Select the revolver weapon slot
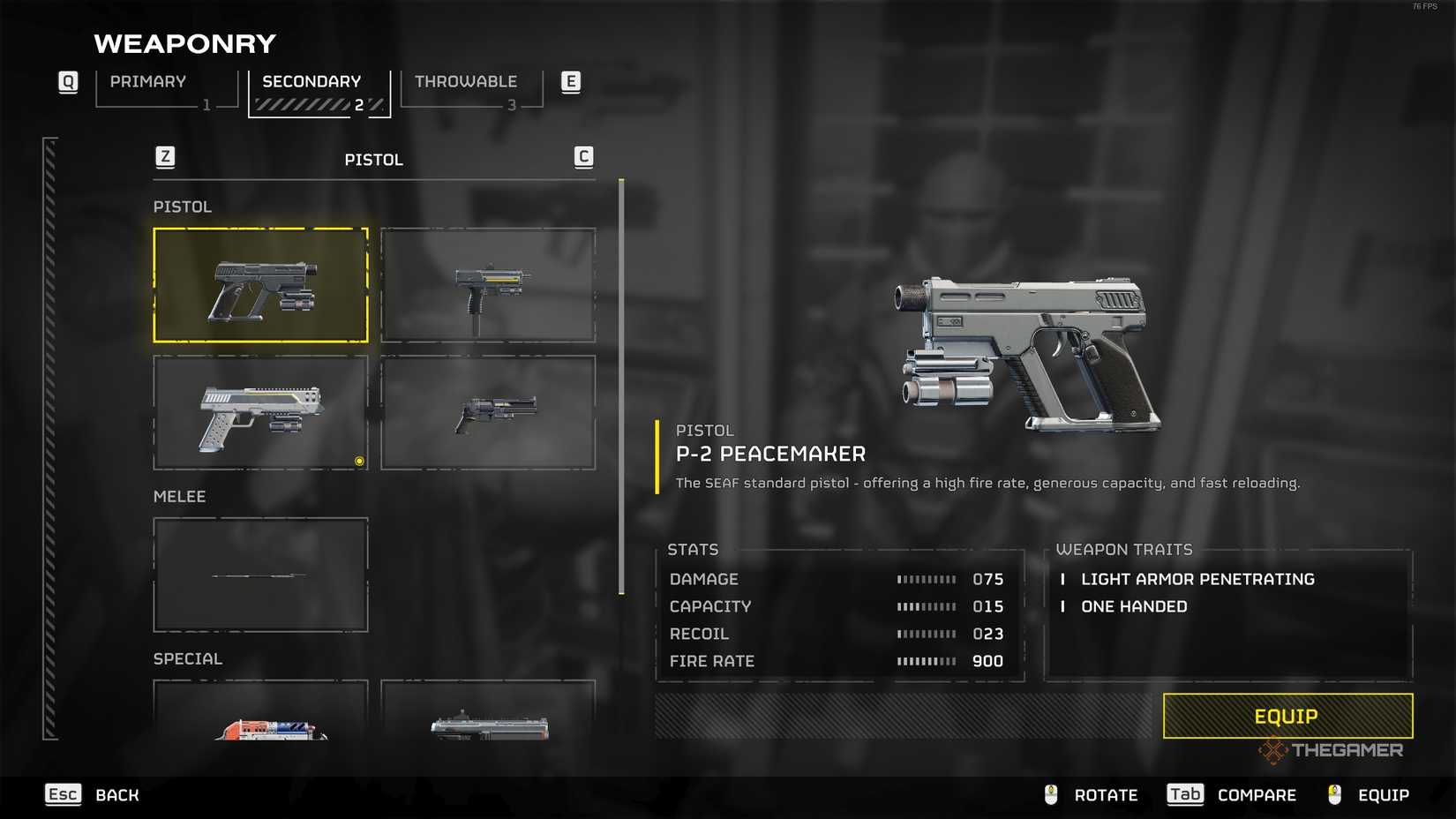Screen dimensions: 1456x819 tap(488, 412)
